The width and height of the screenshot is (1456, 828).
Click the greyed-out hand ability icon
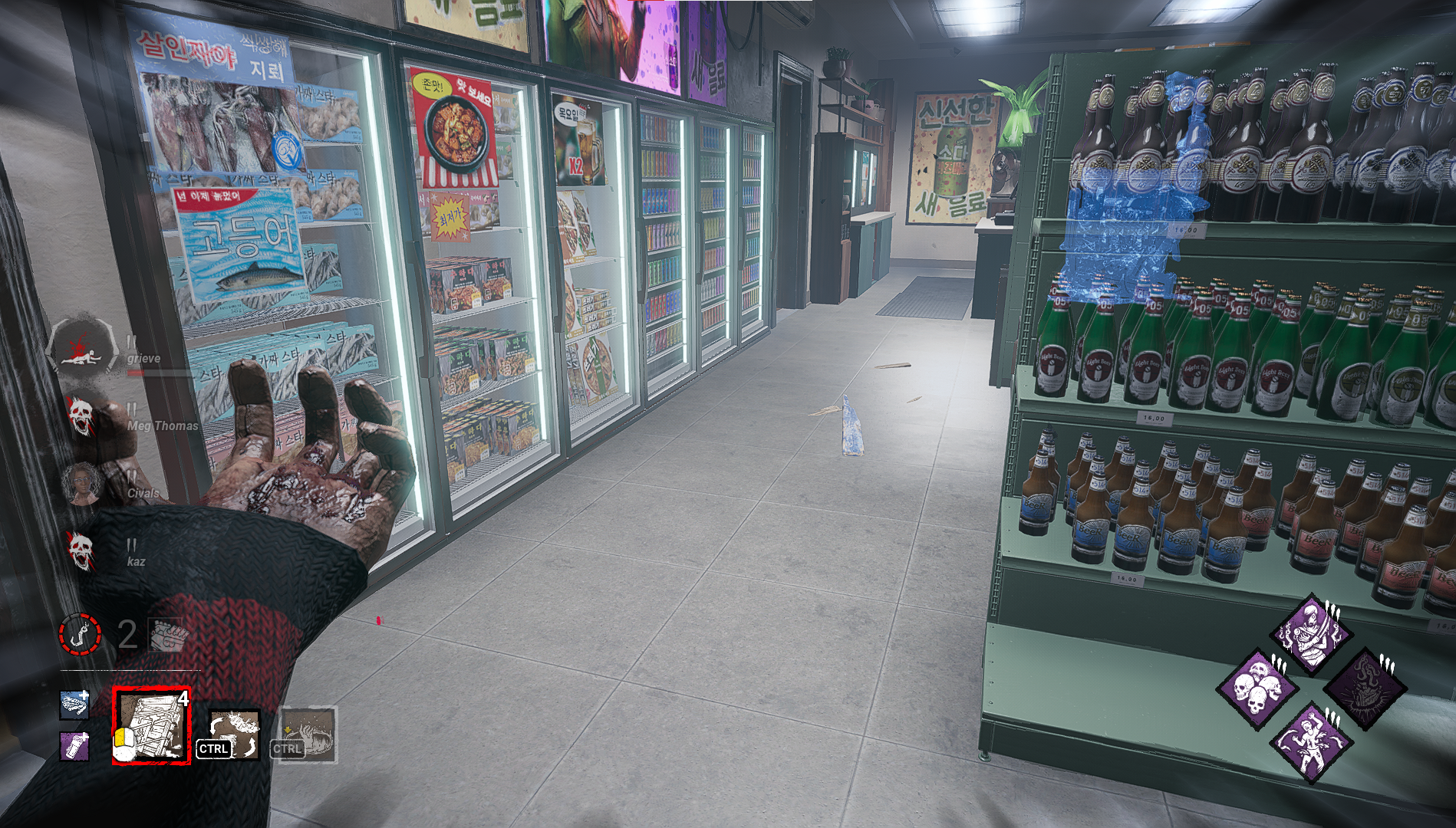(308, 734)
